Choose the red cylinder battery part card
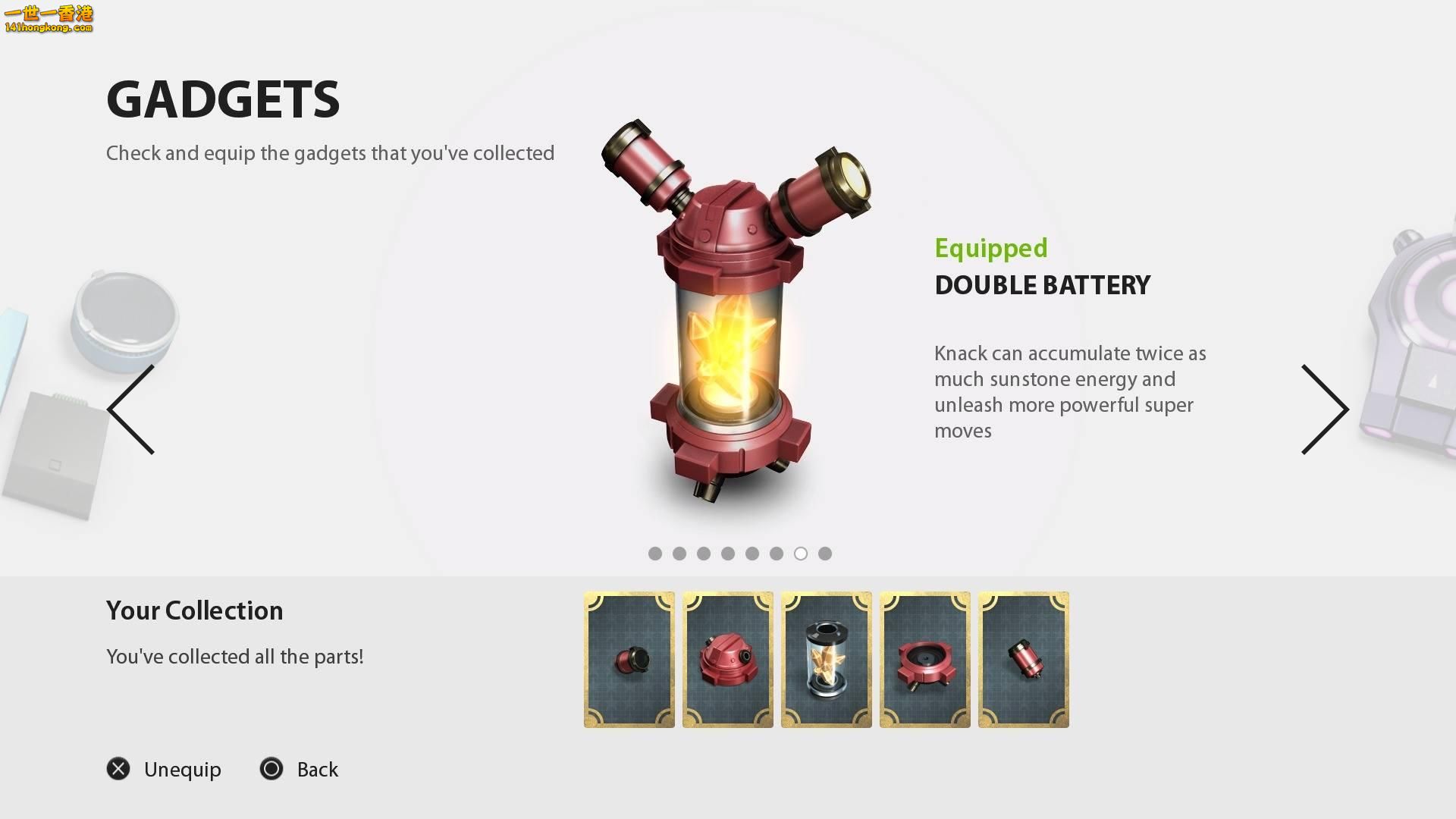The height and width of the screenshot is (819, 1456). [x=1024, y=660]
